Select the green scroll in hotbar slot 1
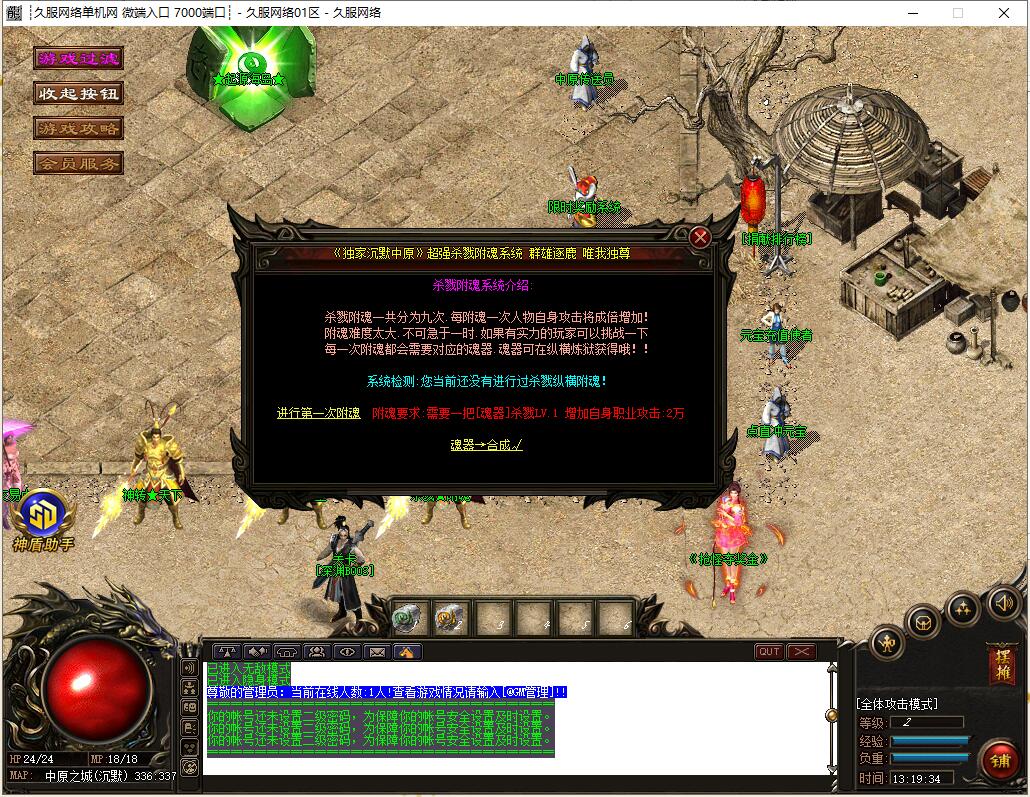 point(409,620)
